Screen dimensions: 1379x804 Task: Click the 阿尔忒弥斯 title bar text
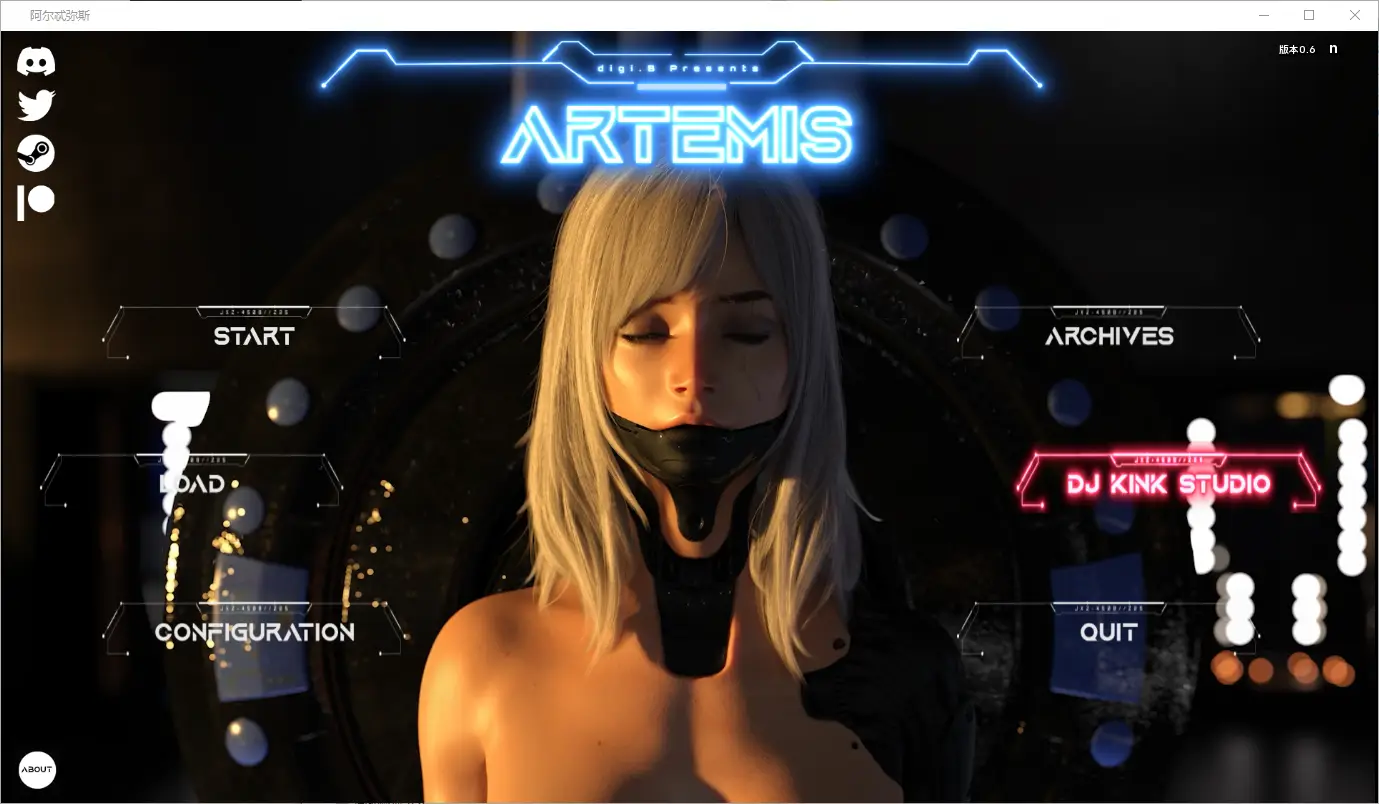(x=61, y=14)
